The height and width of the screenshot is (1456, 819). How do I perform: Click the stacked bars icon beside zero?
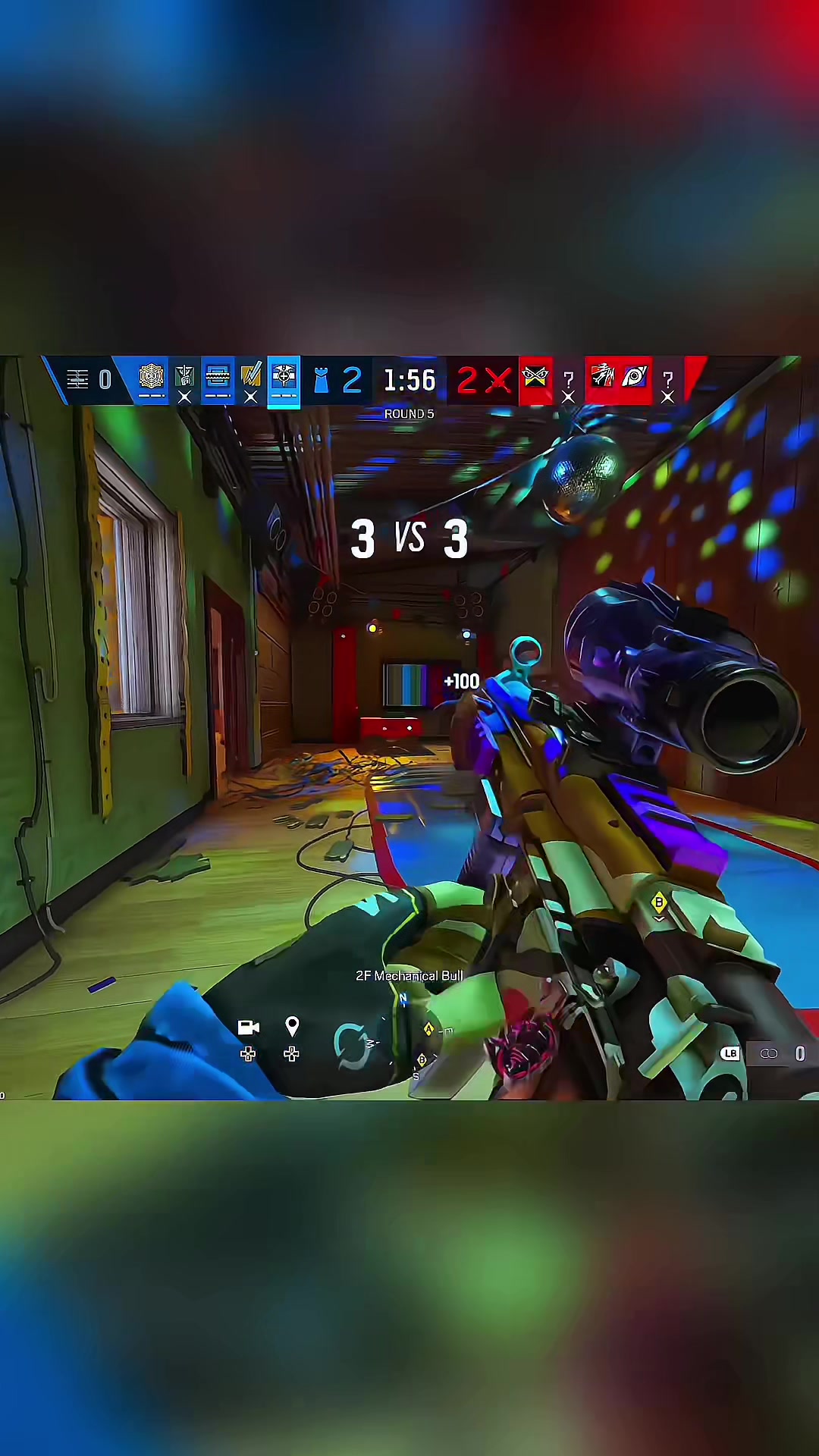point(78,379)
